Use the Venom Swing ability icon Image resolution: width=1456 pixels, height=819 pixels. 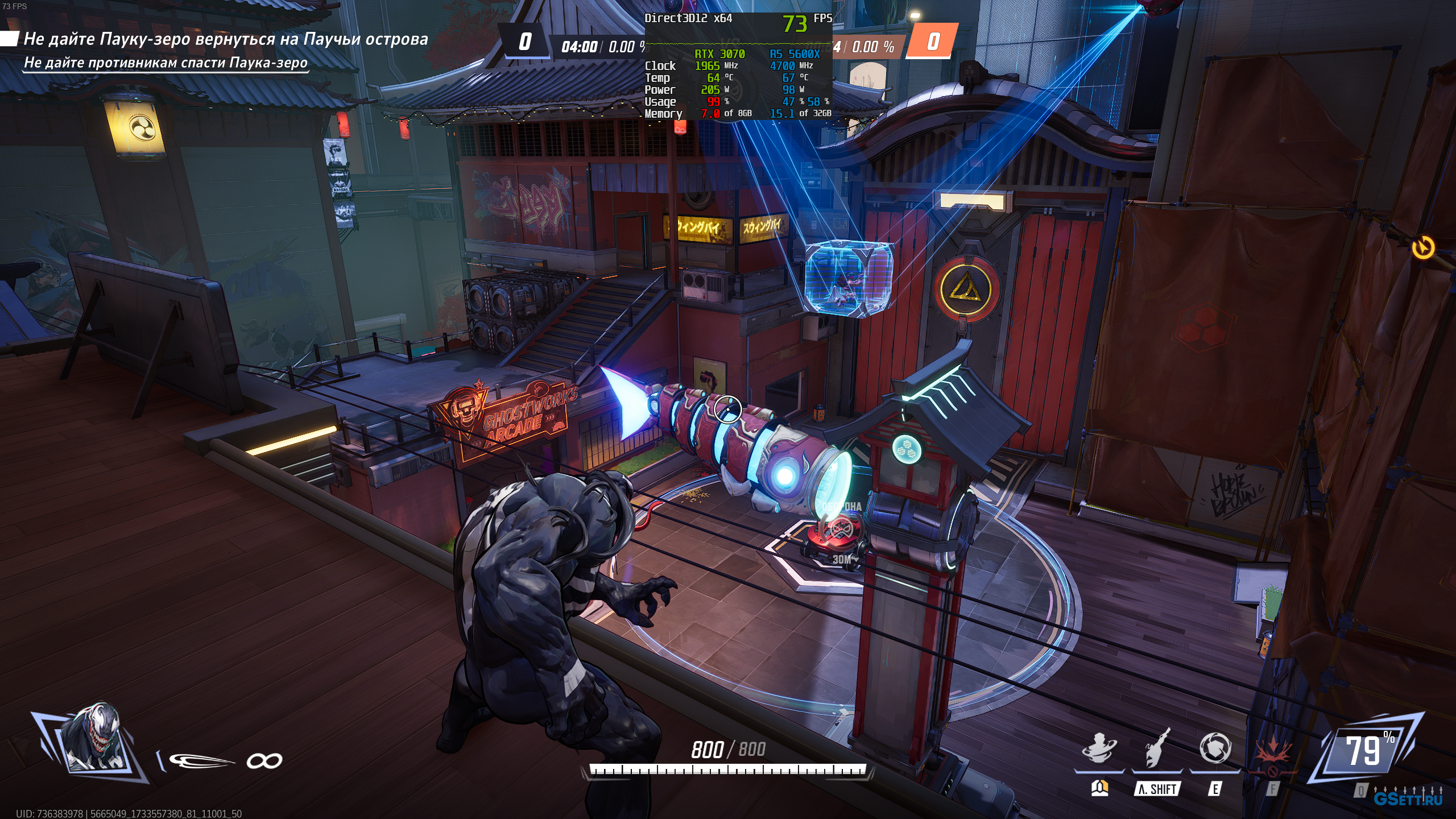[x=1157, y=748]
